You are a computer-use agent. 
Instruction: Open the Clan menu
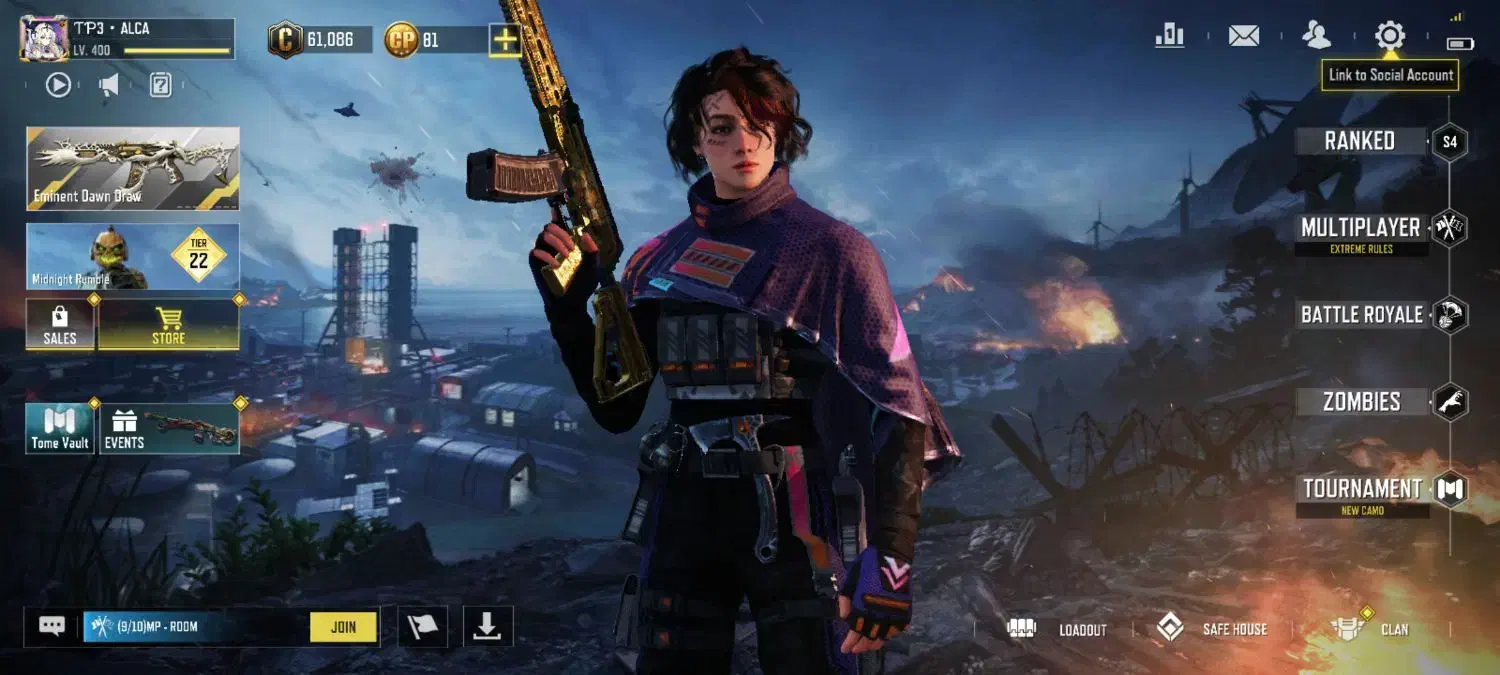1372,629
